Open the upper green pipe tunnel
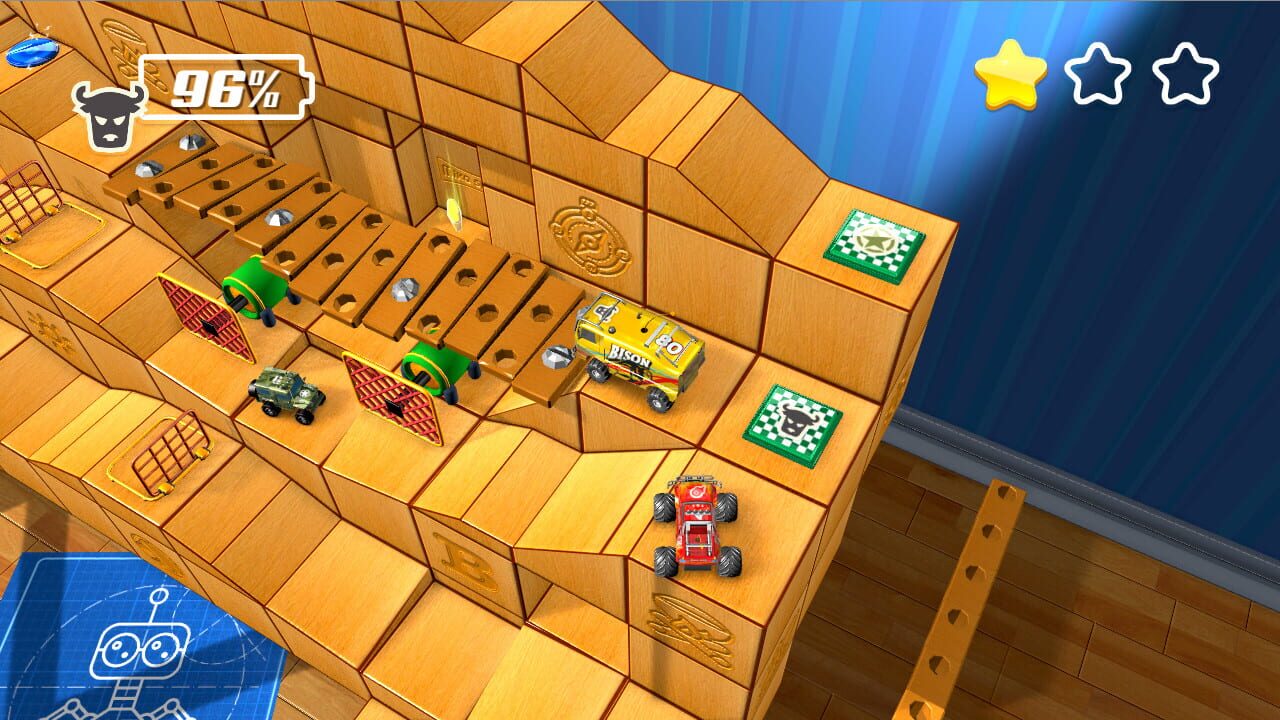The image size is (1280, 720). pos(250,288)
